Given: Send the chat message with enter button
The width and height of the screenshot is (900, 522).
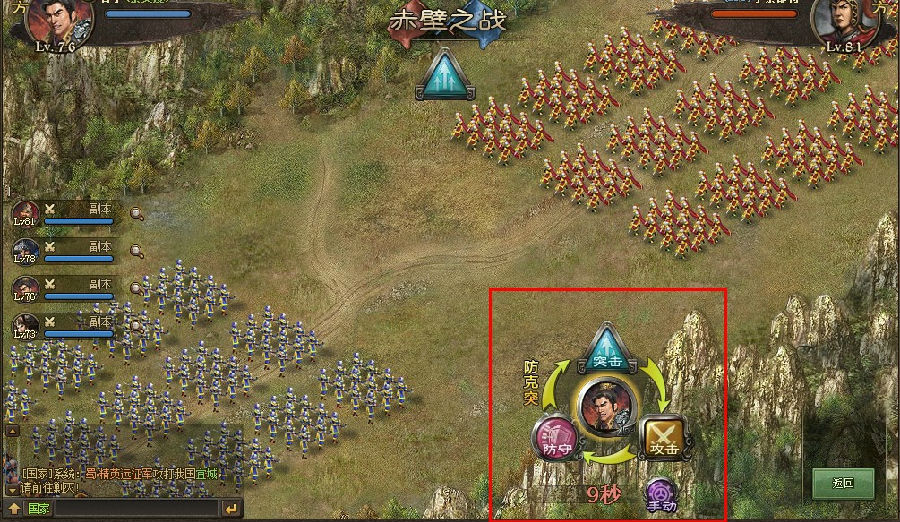Looking at the screenshot, I should pyautogui.click(x=232, y=509).
